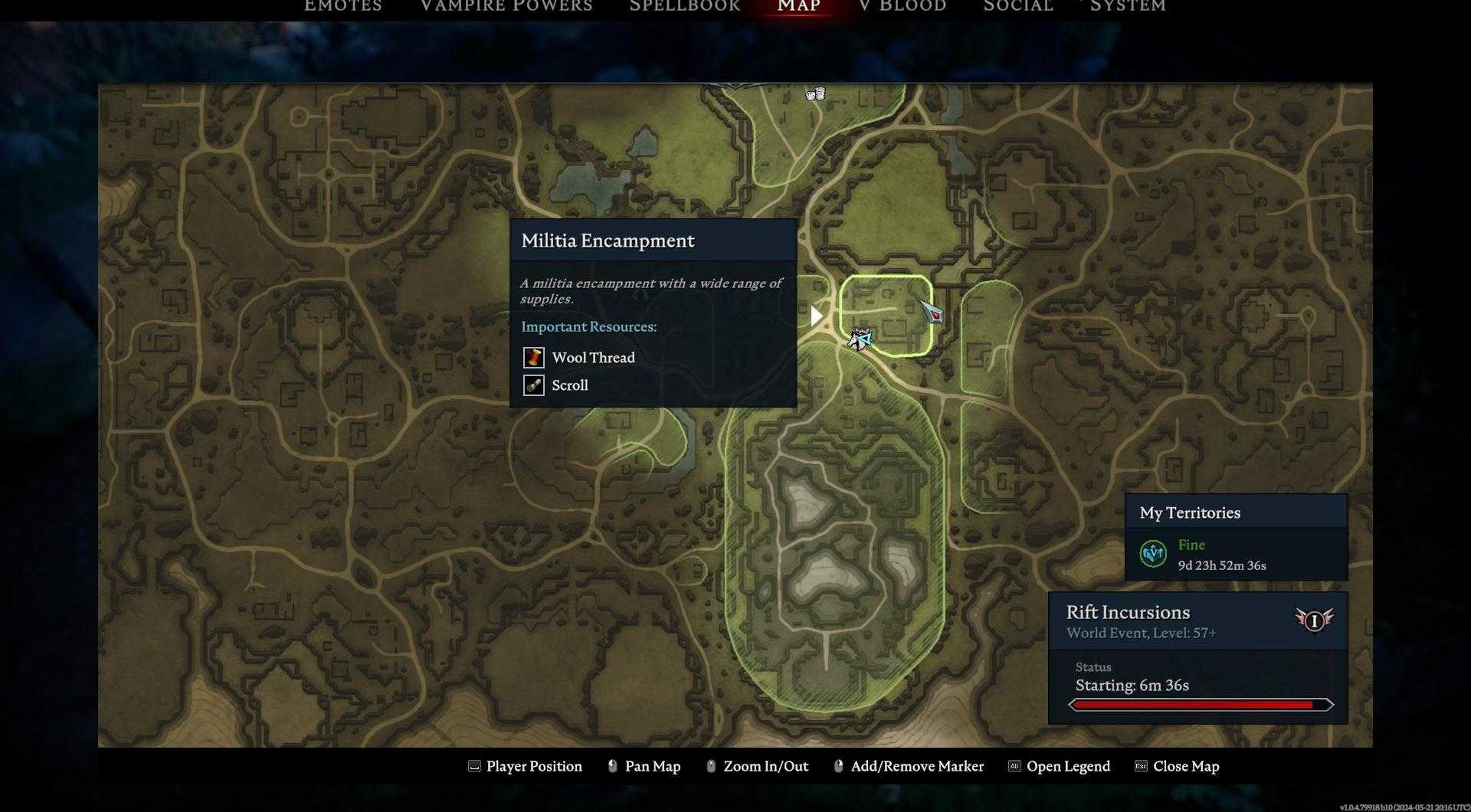Click the white icon at map's top edge

coord(815,95)
